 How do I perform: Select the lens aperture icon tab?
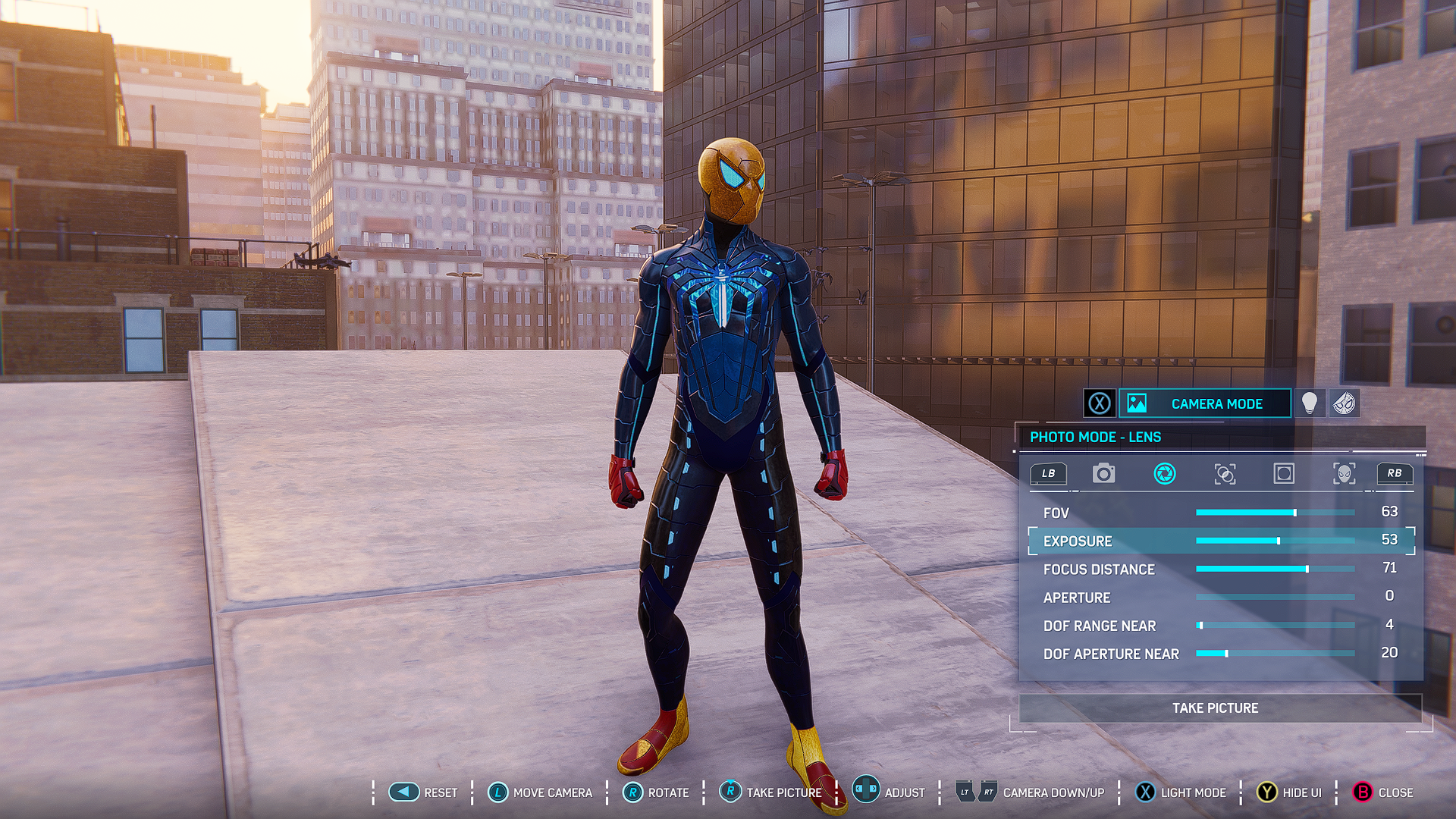(x=1164, y=474)
